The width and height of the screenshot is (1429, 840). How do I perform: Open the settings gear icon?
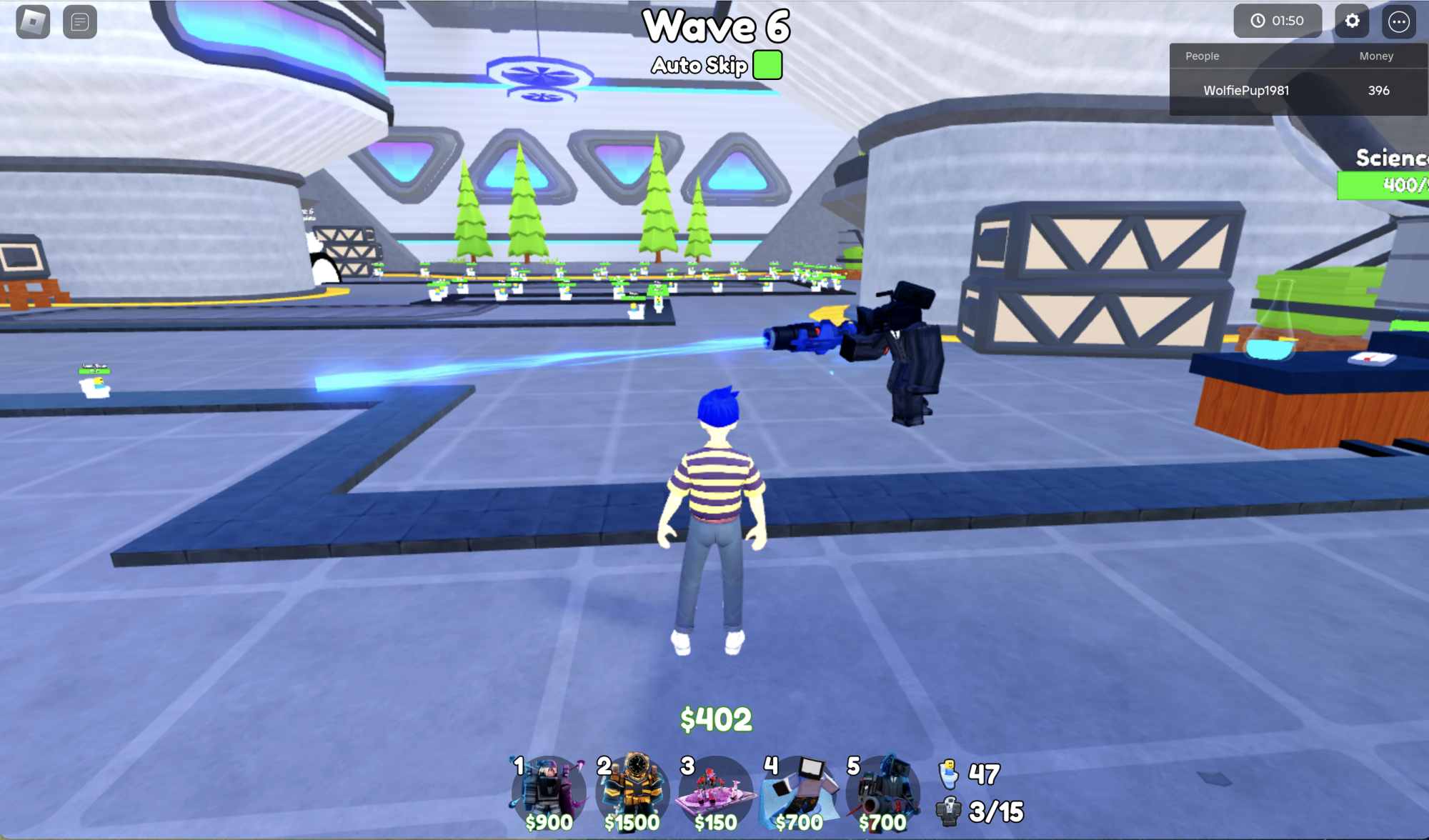(1351, 21)
